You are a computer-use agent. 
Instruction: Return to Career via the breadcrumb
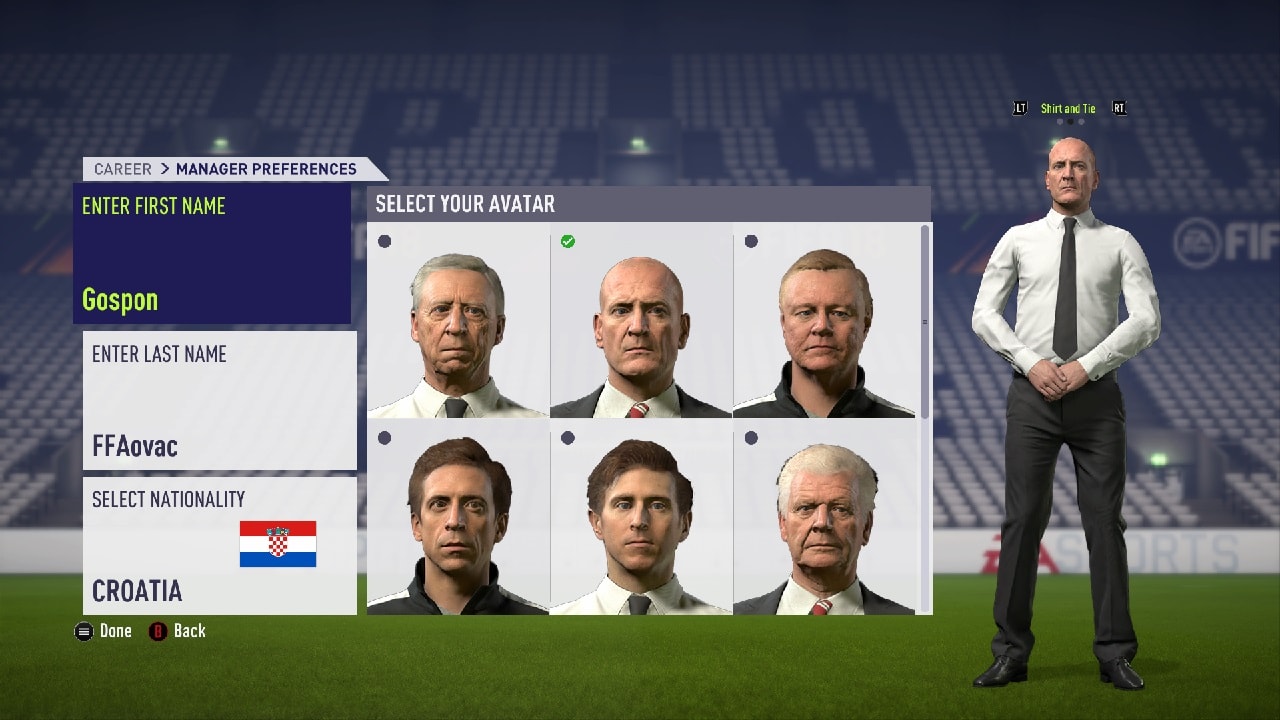pyautogui.click(x=123, y=169)
